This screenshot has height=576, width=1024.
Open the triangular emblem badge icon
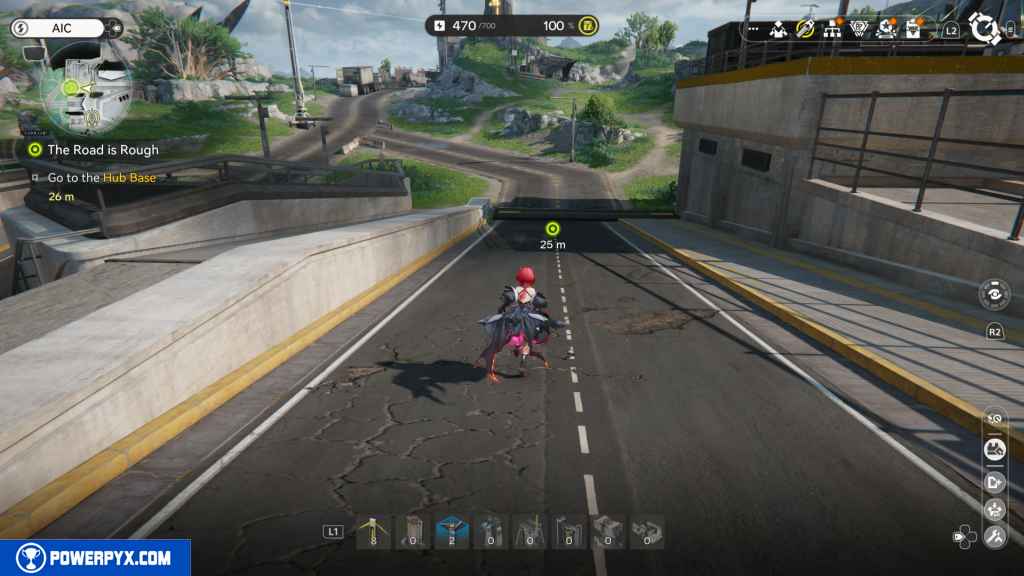[858, 29]
